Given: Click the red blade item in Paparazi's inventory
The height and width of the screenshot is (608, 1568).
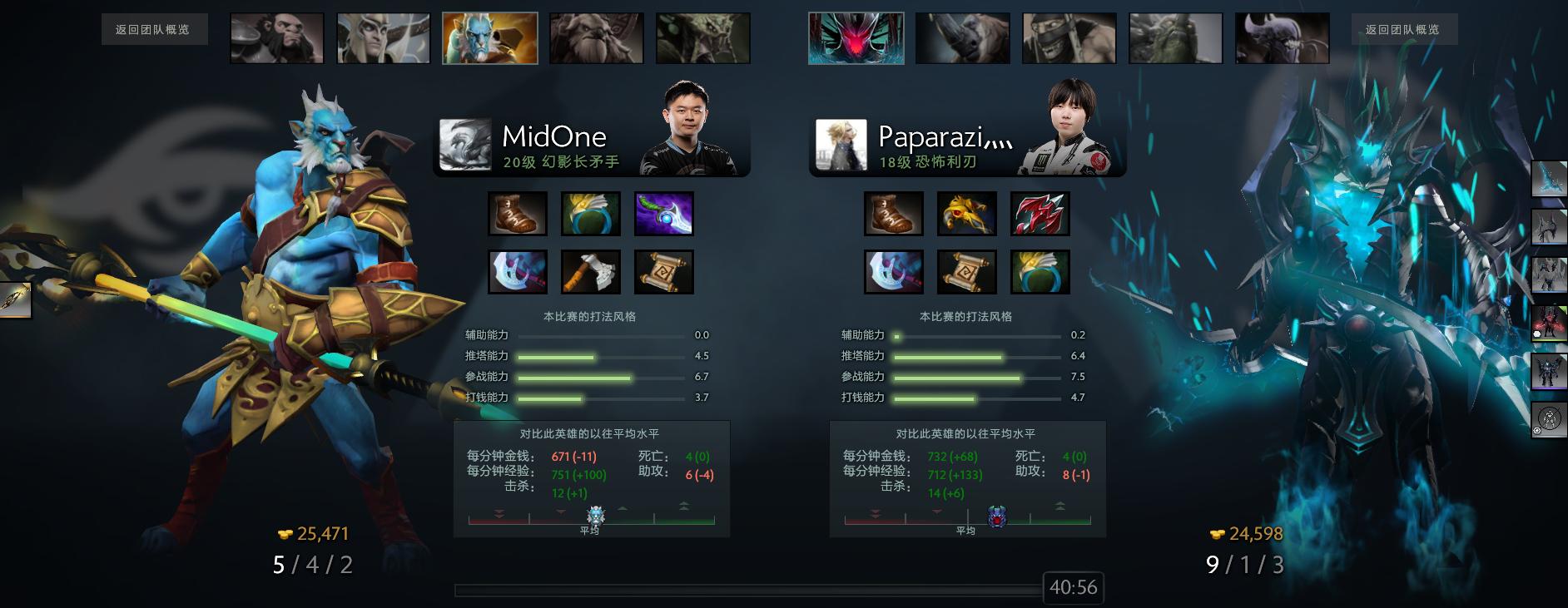Looking at the screenshot, I should 1041,213.
